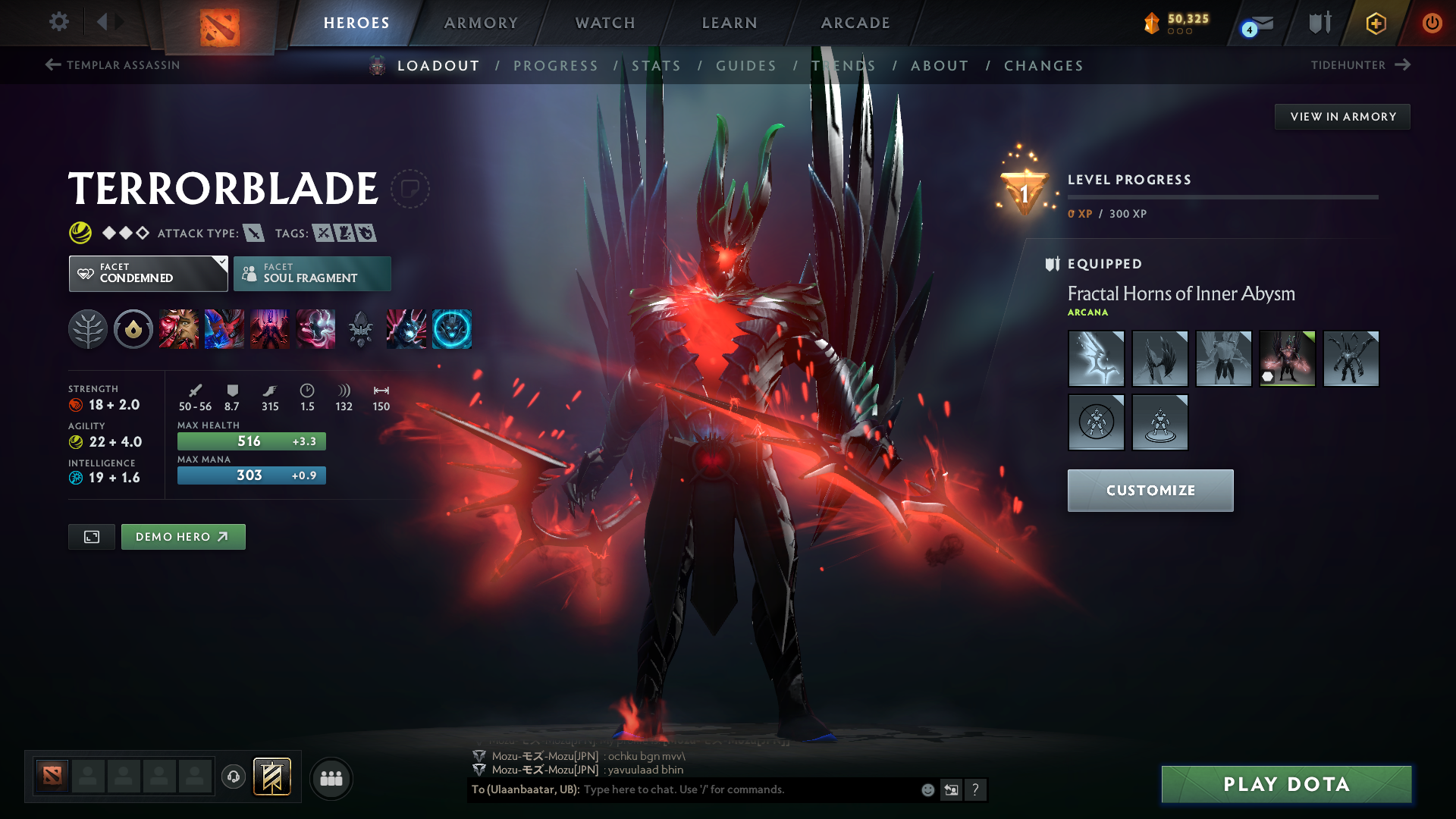Toggle the hero preview expand icon
This screenshot has height=819, width=1456.
[x=91, y=536]
